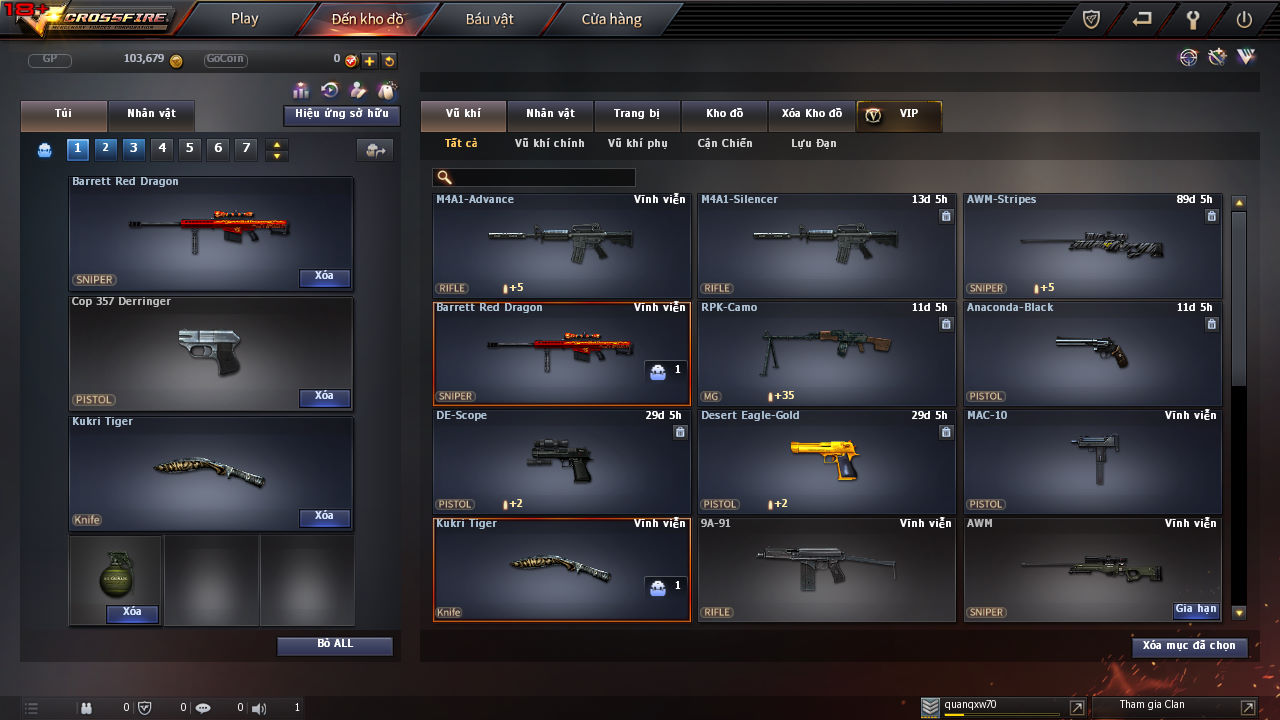The height and width of the screenshot is (720, 1280).
Task: Click Xóa mục đã chọn button
Action: click(1189, 647)
